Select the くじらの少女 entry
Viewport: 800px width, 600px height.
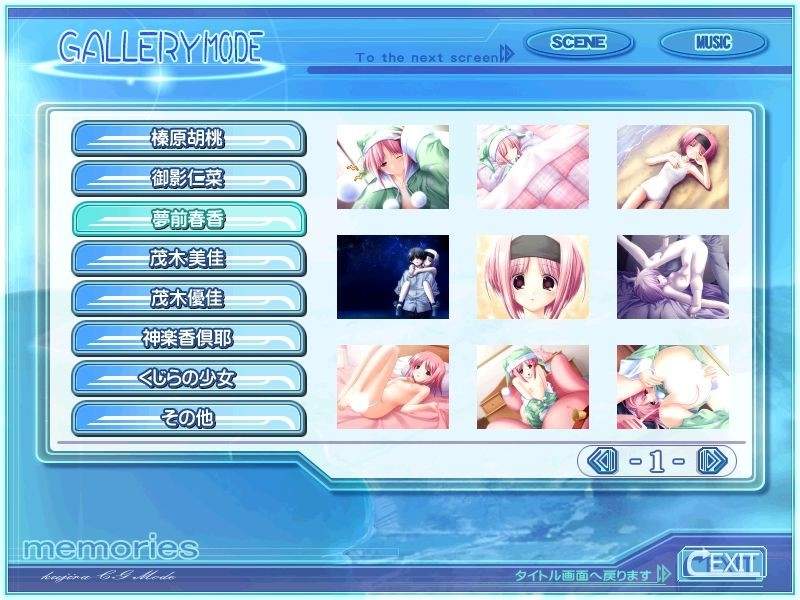click(x=188, y=378)
